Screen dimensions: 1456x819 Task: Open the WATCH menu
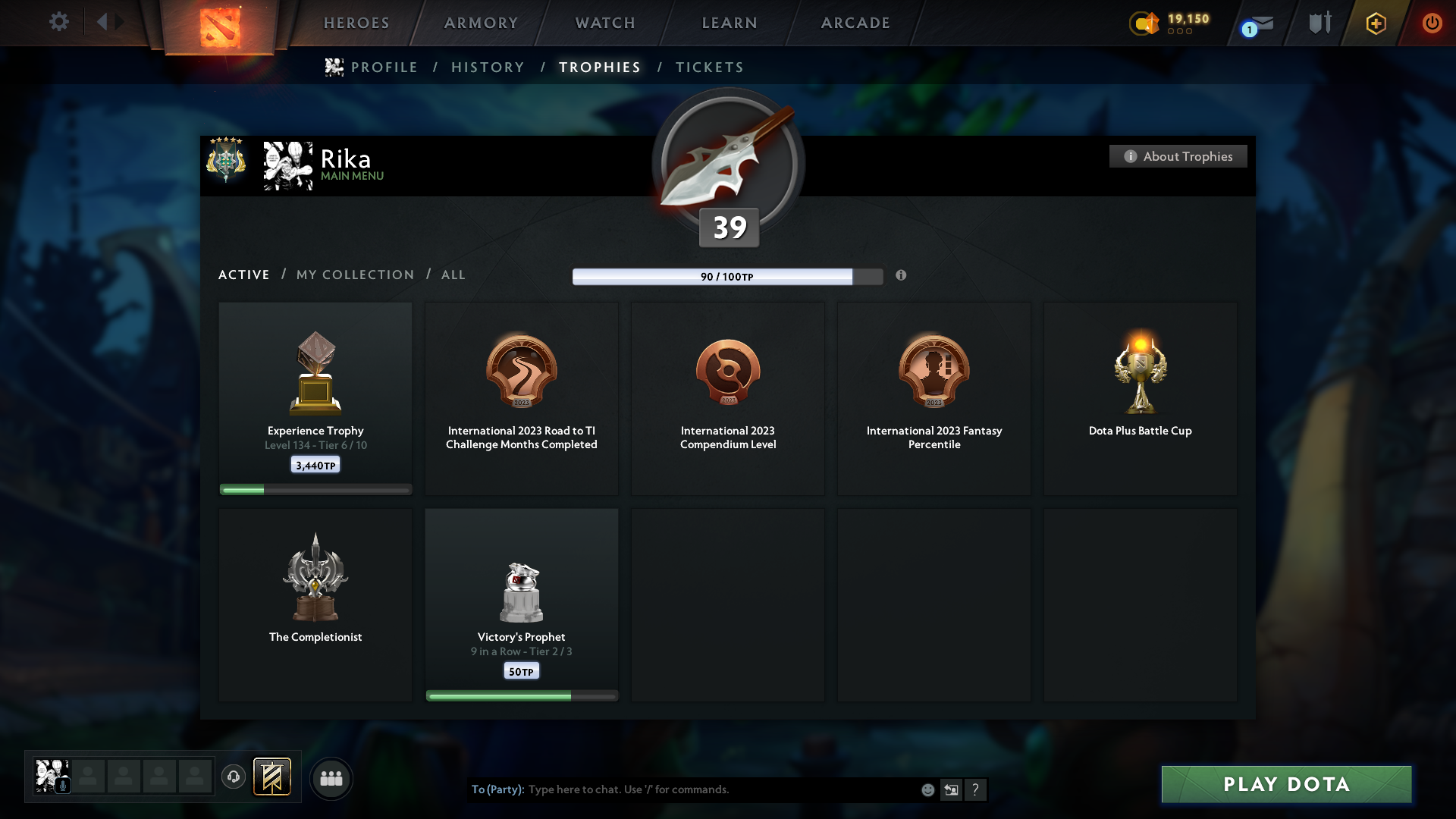click(x=604, y=23)
